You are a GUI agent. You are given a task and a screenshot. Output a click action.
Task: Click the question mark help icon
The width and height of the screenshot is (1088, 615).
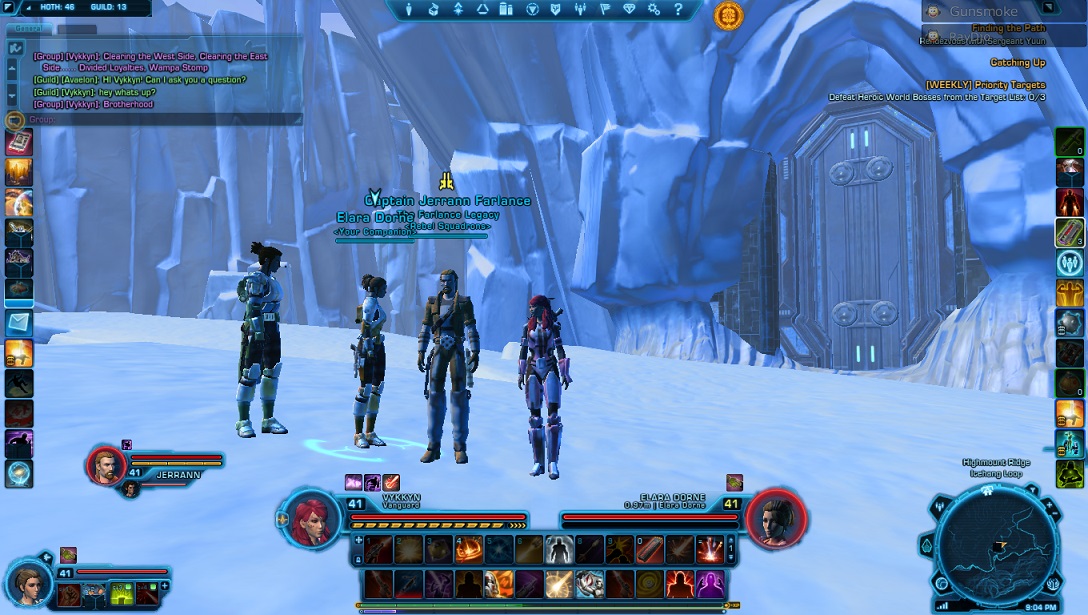point(678,10)
